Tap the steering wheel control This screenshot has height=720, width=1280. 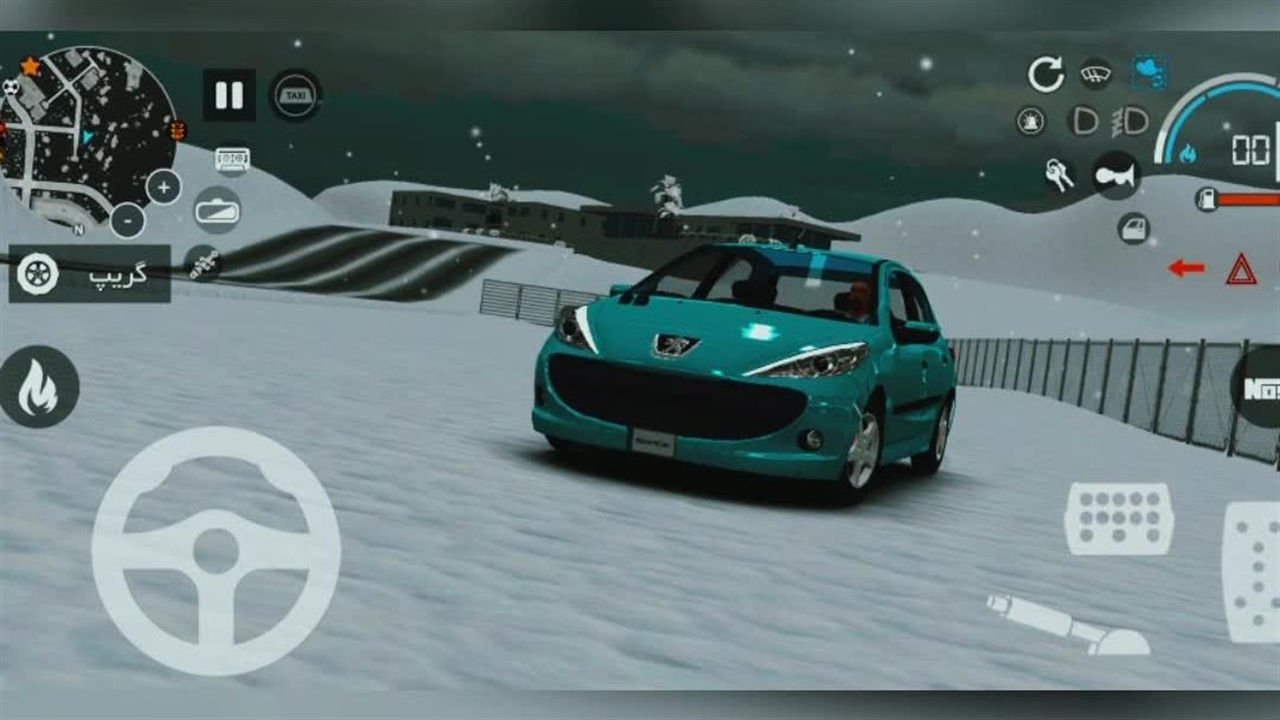(x=216, y=551)
